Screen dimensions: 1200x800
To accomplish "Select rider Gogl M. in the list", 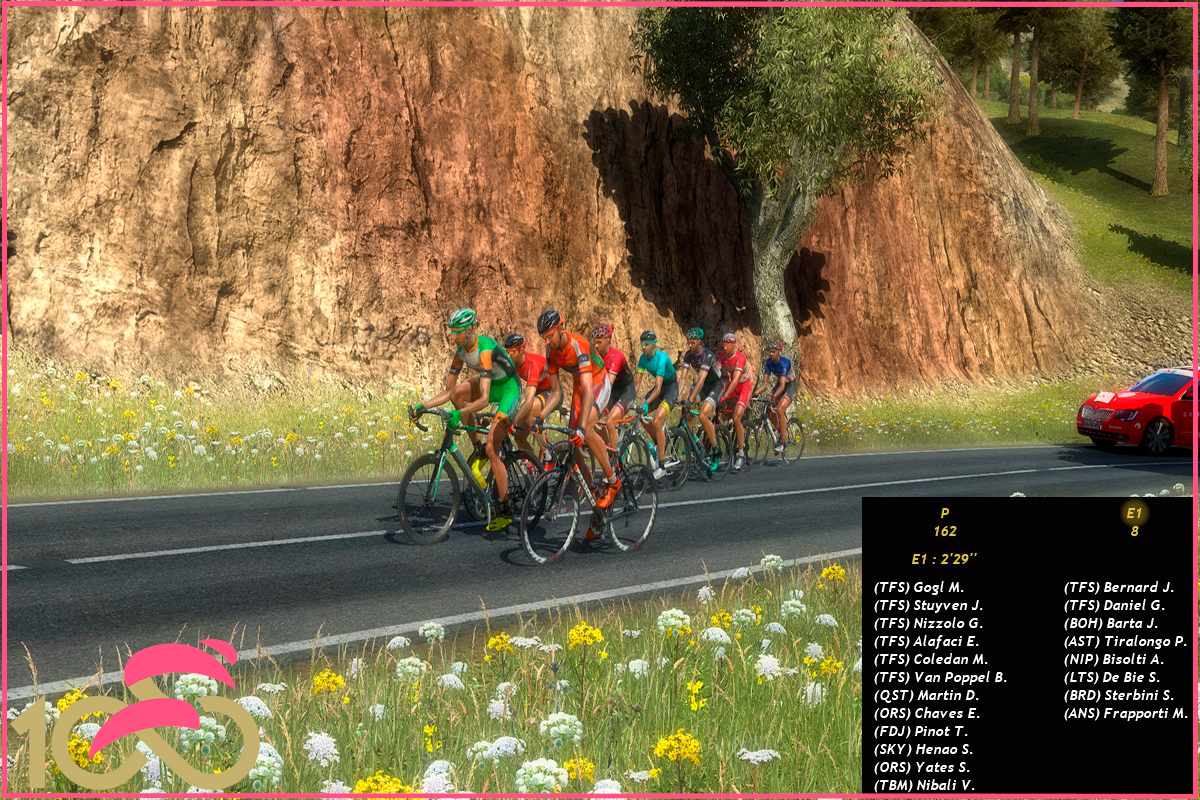I will (x=919, y=587).
